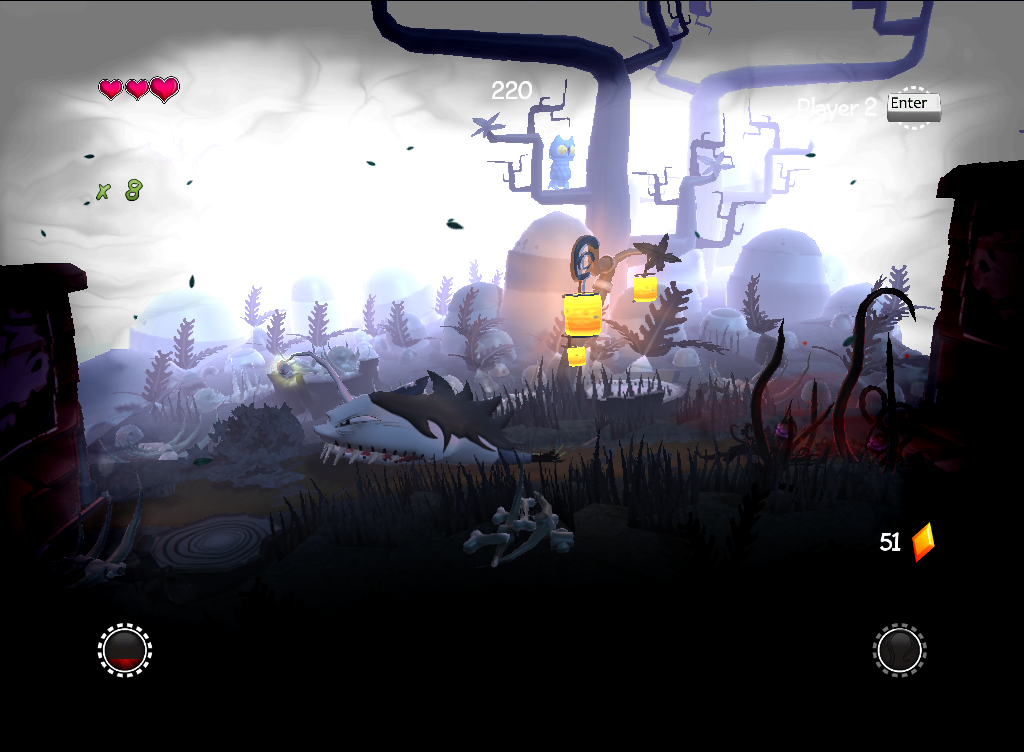Screen dimensions: 1024x752
Task: Select the dark curled-tentacle ability orb
Action: 900,650
